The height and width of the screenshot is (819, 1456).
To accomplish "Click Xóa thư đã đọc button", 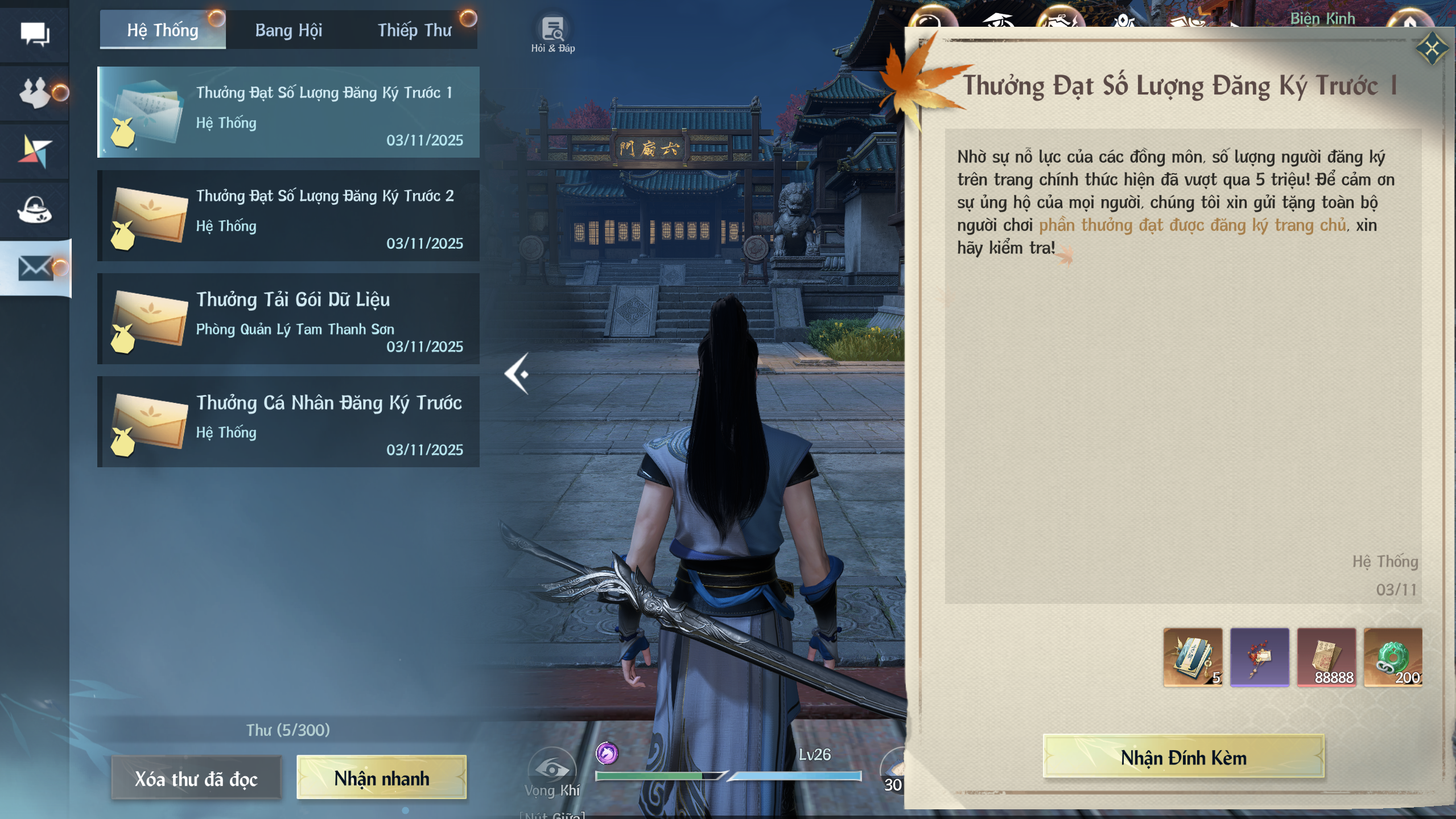I will 196,778.
